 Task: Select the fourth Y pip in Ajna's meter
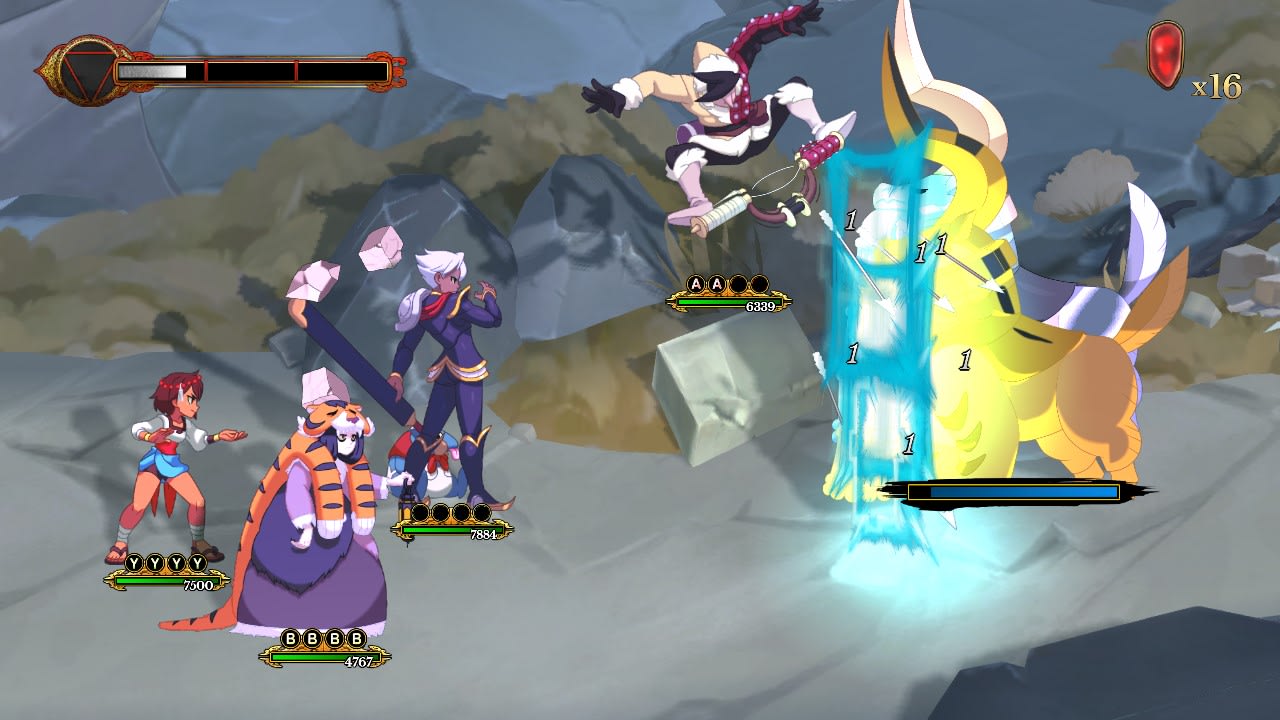(198, 562)
